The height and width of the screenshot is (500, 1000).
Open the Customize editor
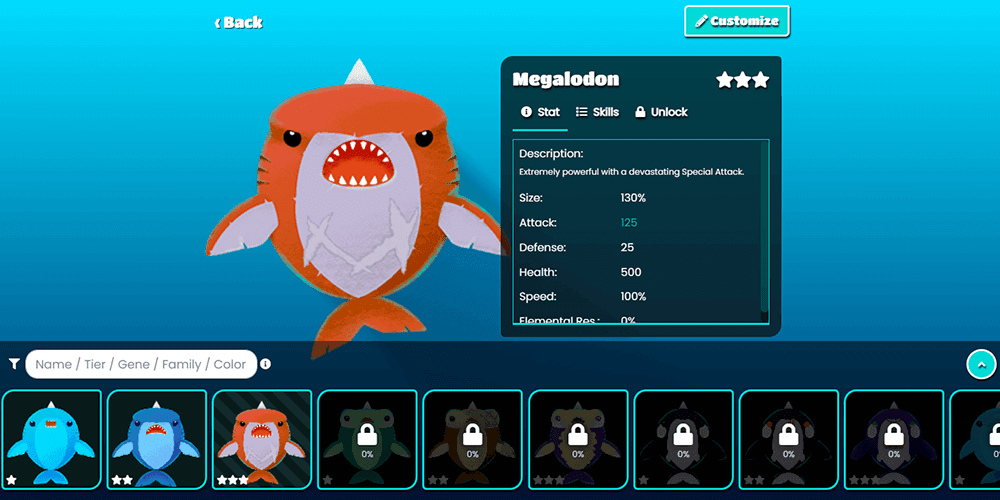tap(737, 21)
